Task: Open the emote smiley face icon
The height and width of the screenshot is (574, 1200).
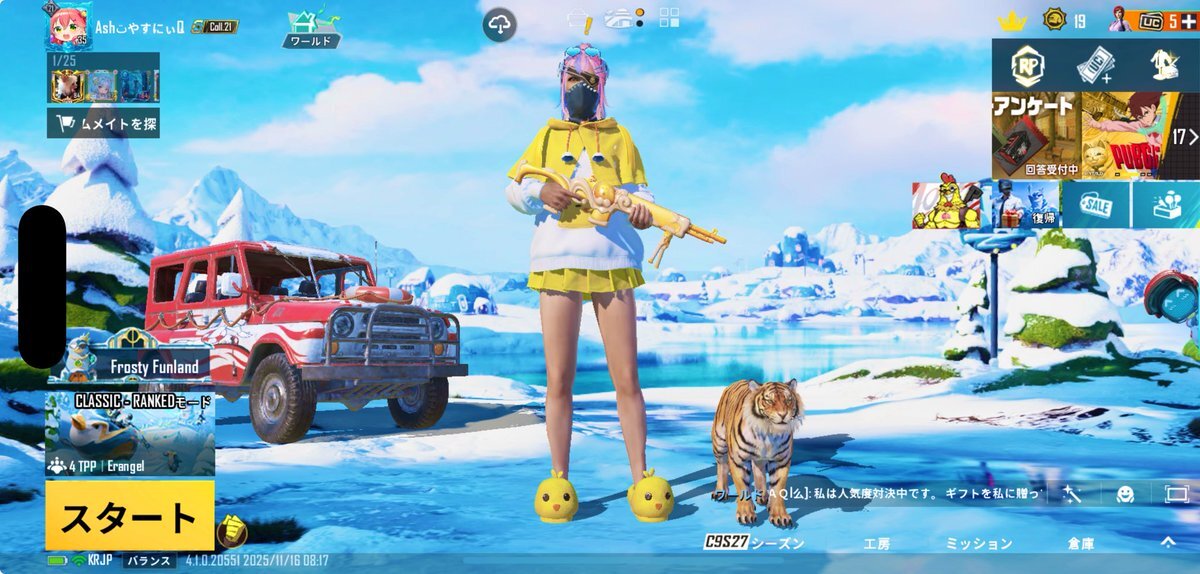Action: 1125,493
